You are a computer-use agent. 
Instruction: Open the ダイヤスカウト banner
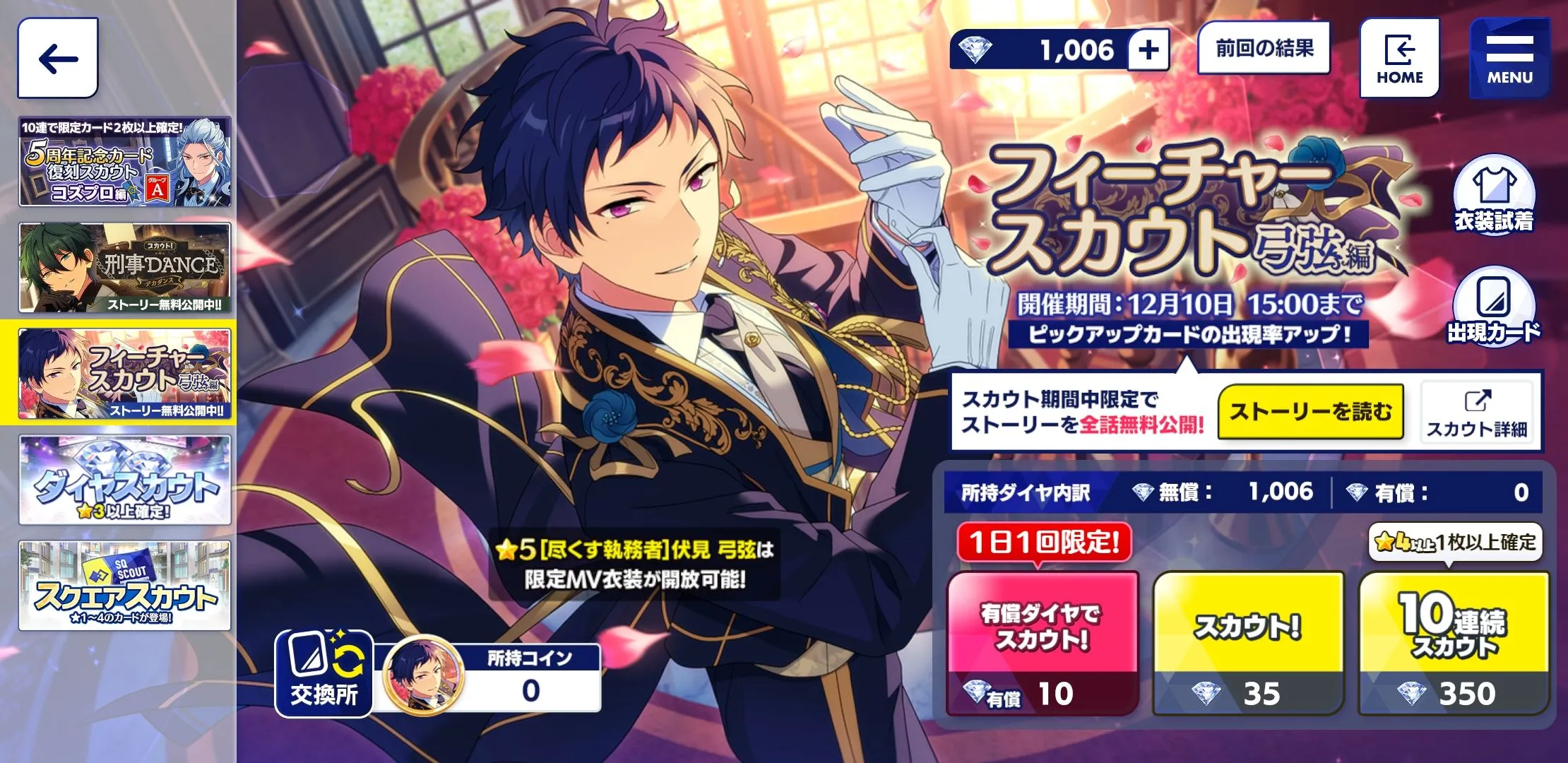click(125, 480)
